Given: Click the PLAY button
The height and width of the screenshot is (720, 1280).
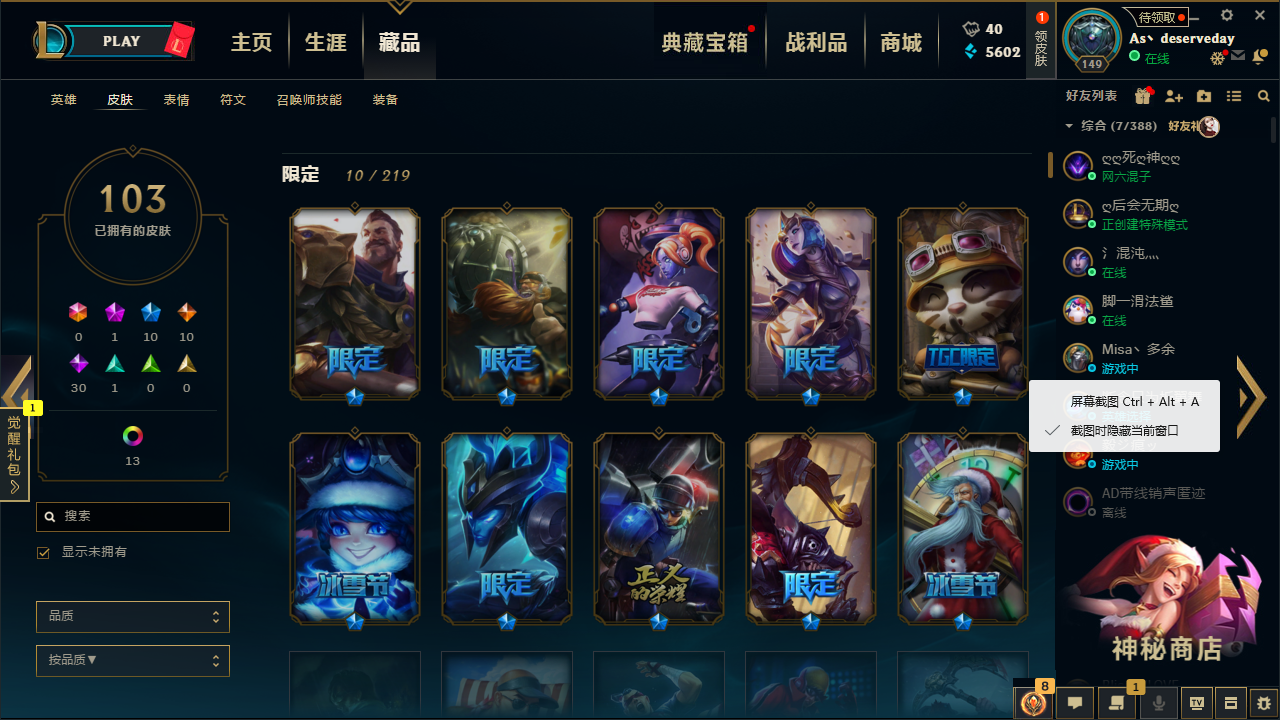Looking at the screenshot, I should (120, 41).
